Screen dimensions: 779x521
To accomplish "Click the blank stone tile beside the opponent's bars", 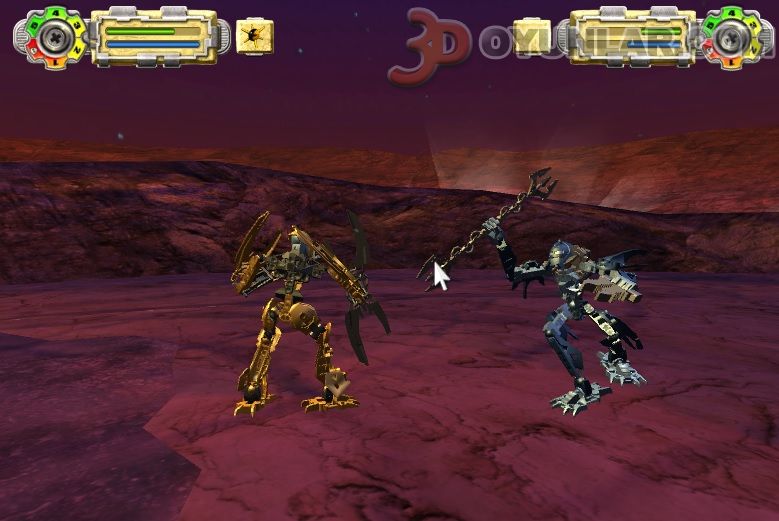I will (531, 38).
